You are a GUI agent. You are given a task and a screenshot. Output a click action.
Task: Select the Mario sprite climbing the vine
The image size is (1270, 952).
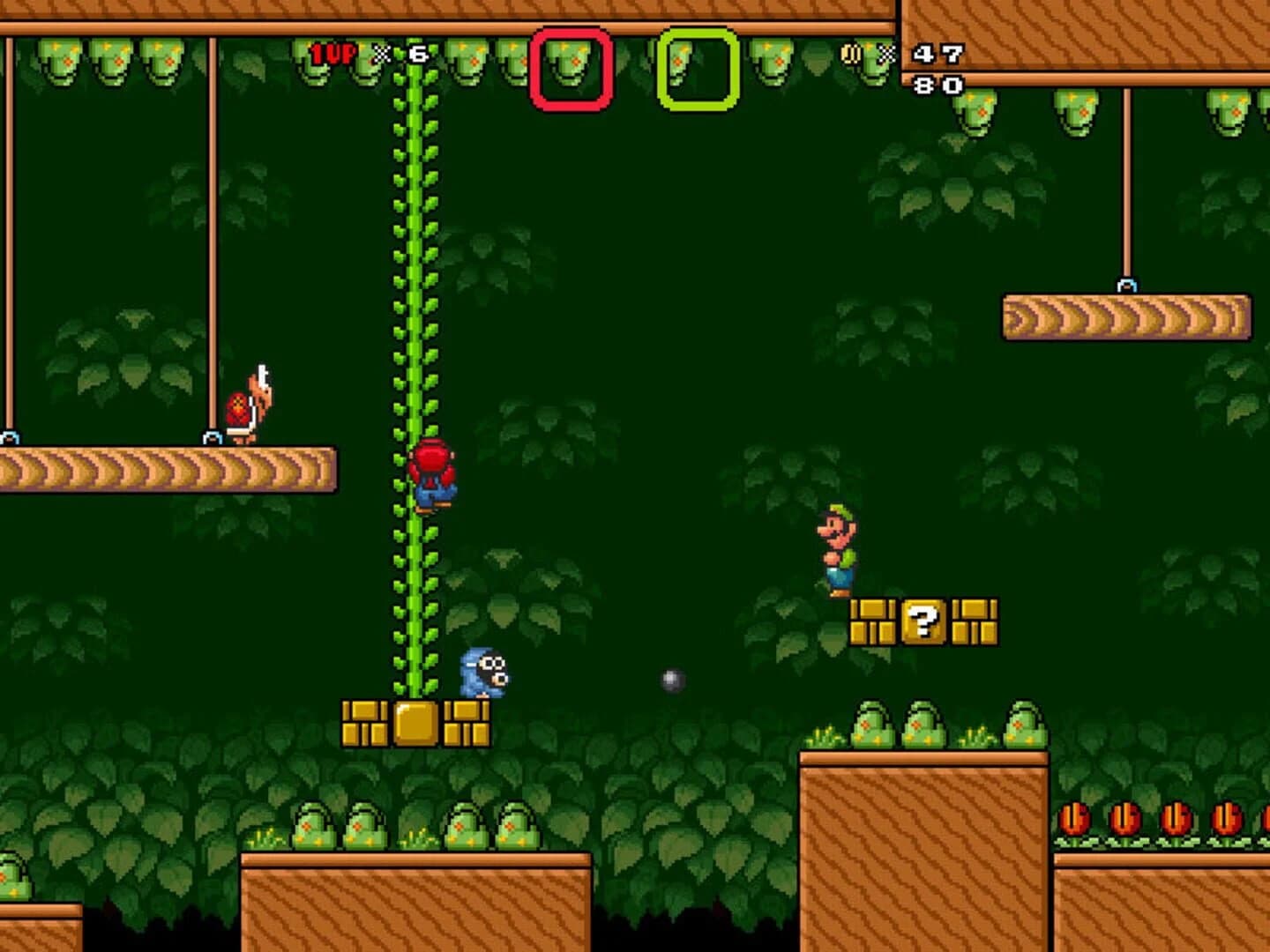pyautogui.click(x=431, y=476)
